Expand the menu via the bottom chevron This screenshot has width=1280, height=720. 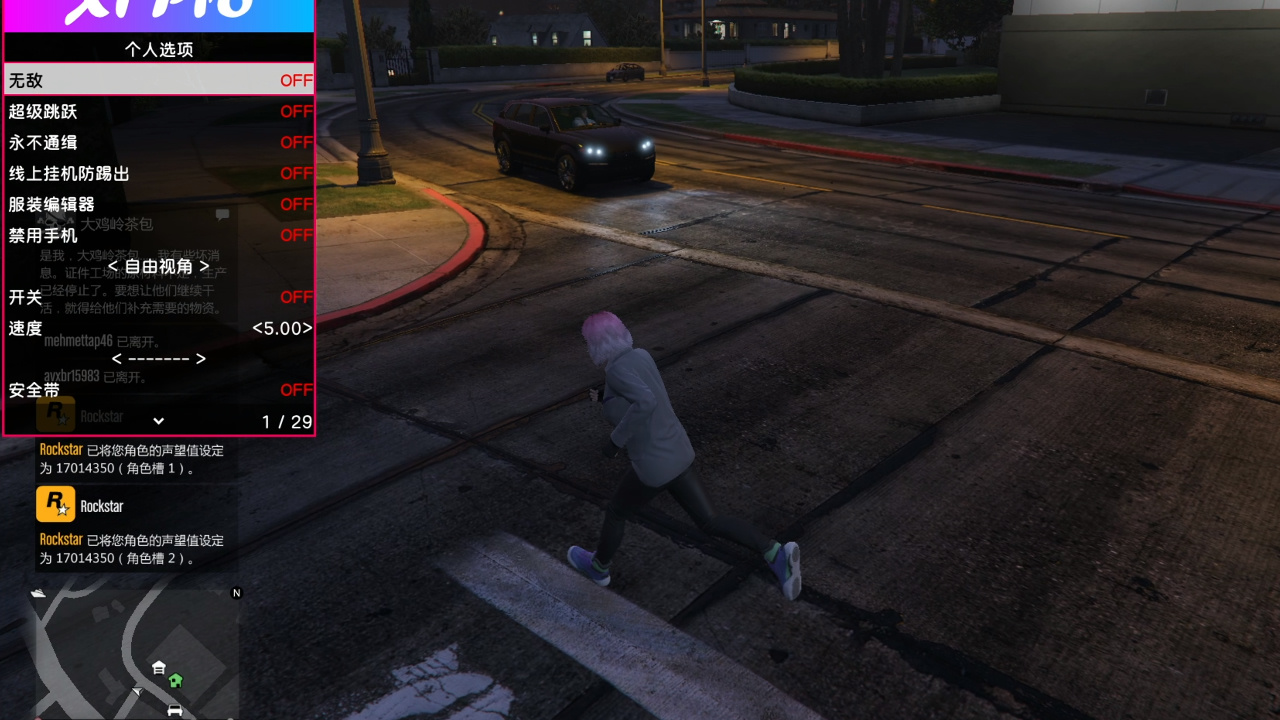tap(158, 421)
